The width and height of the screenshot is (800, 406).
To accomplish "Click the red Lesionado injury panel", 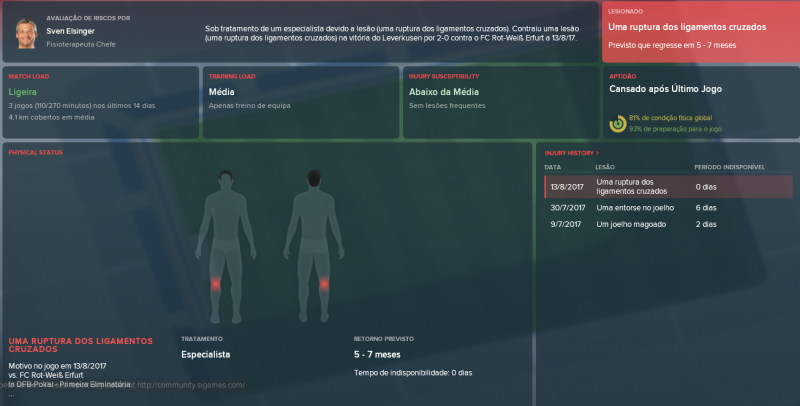I will pos(700,33).
